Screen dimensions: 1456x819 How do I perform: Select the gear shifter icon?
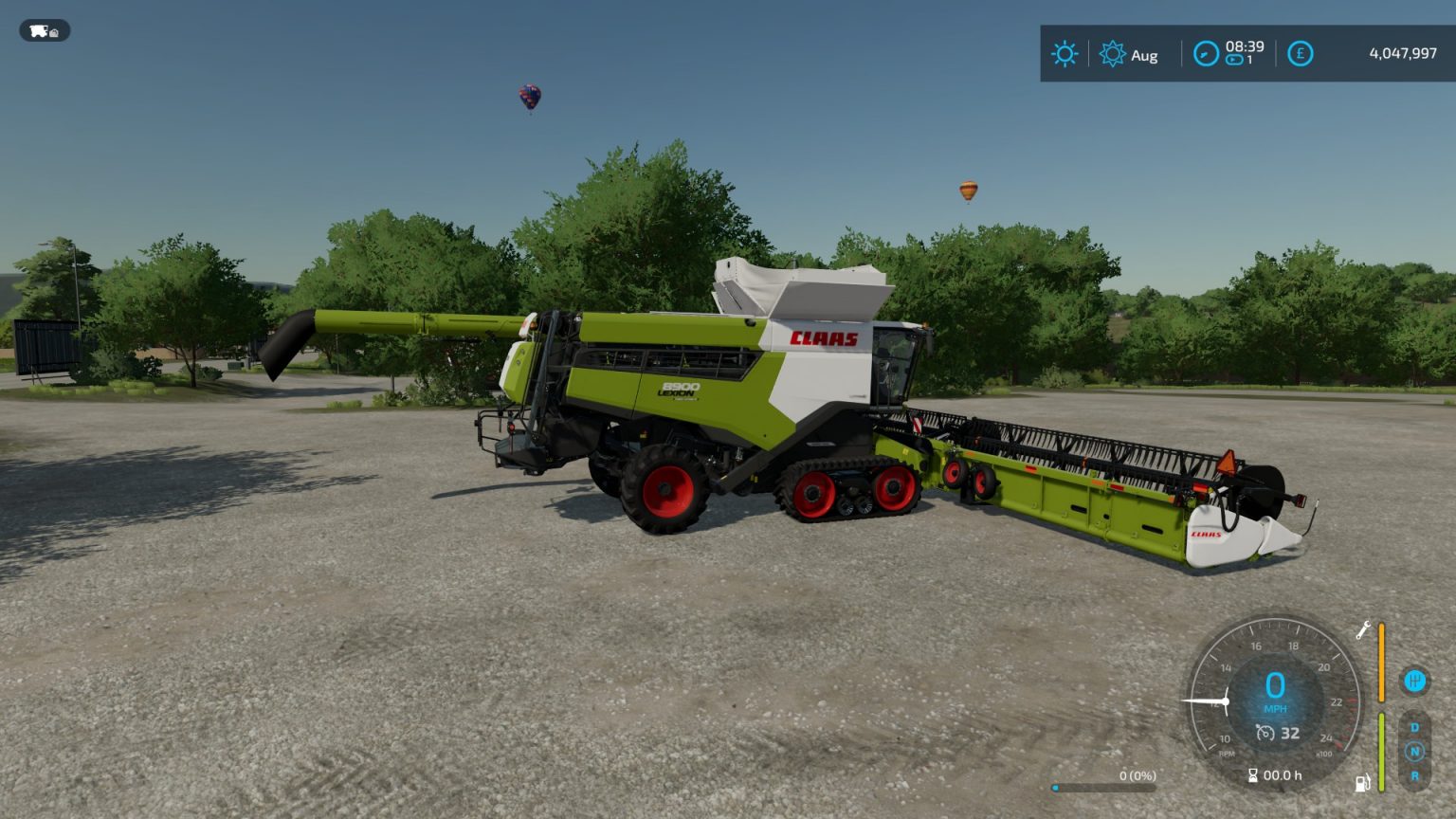click(1414, 681)
